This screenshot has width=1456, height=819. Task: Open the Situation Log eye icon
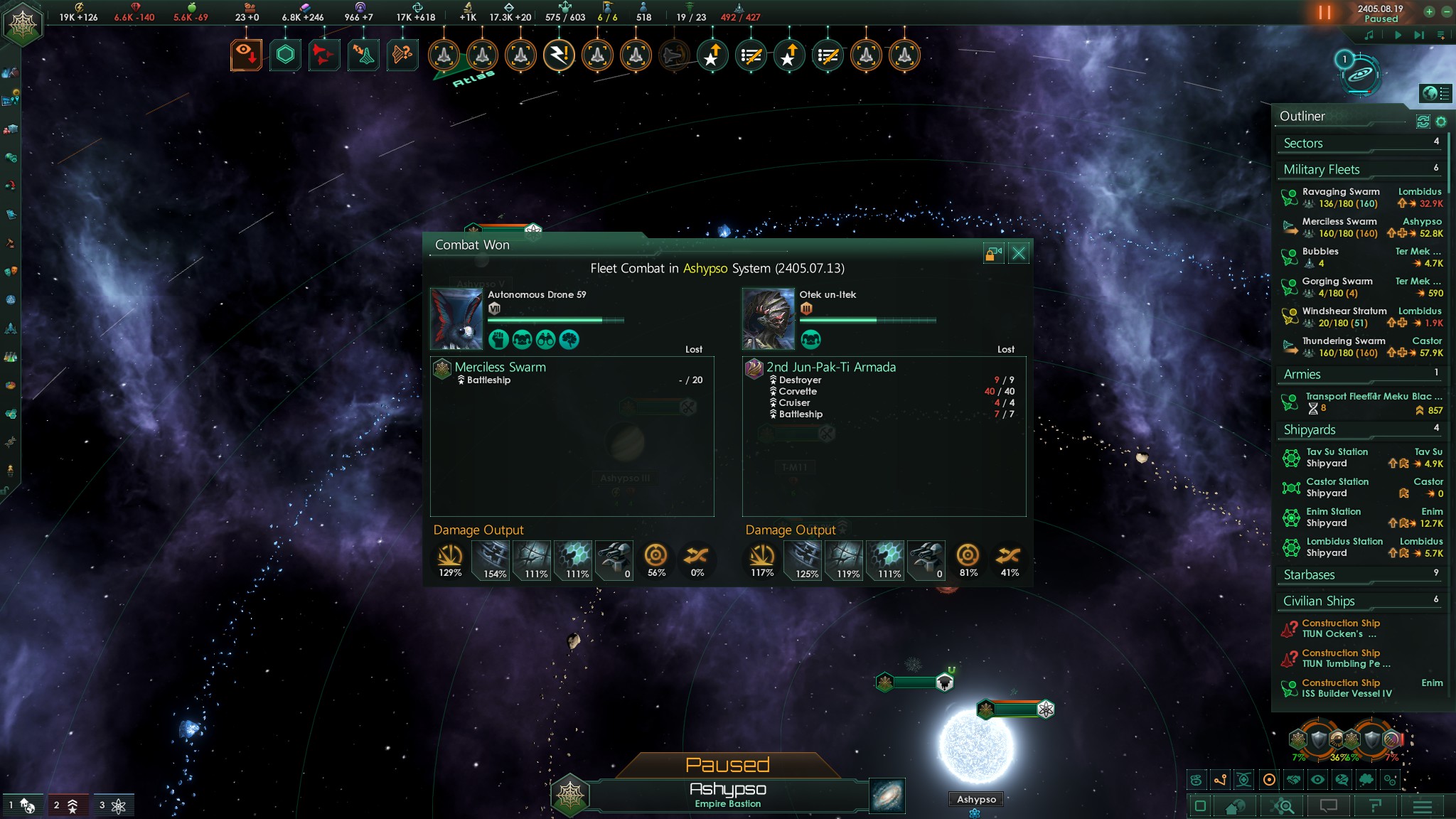click(x=245, y=55)
